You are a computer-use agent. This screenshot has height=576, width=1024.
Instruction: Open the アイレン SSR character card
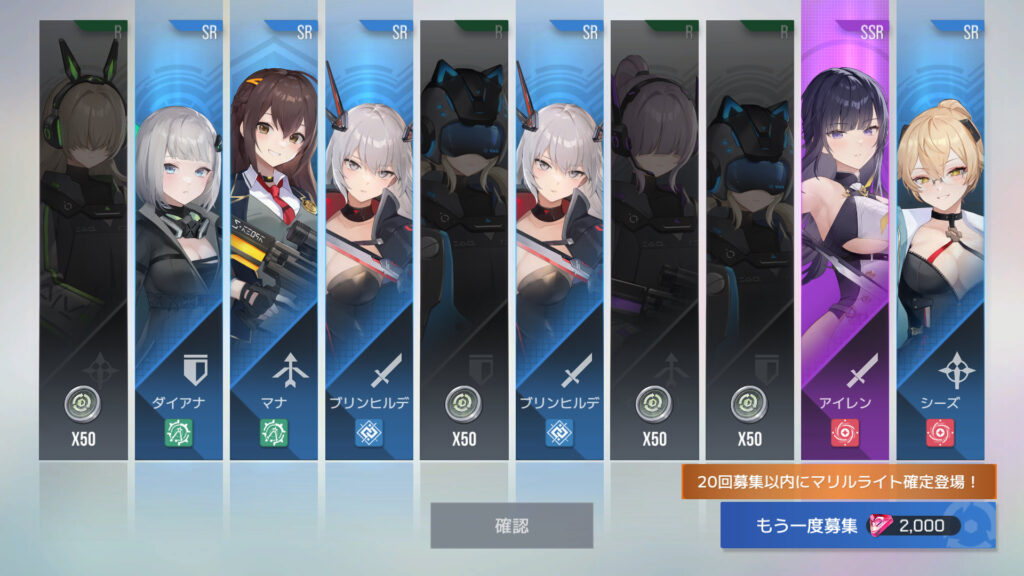click(x=845, y=240)
